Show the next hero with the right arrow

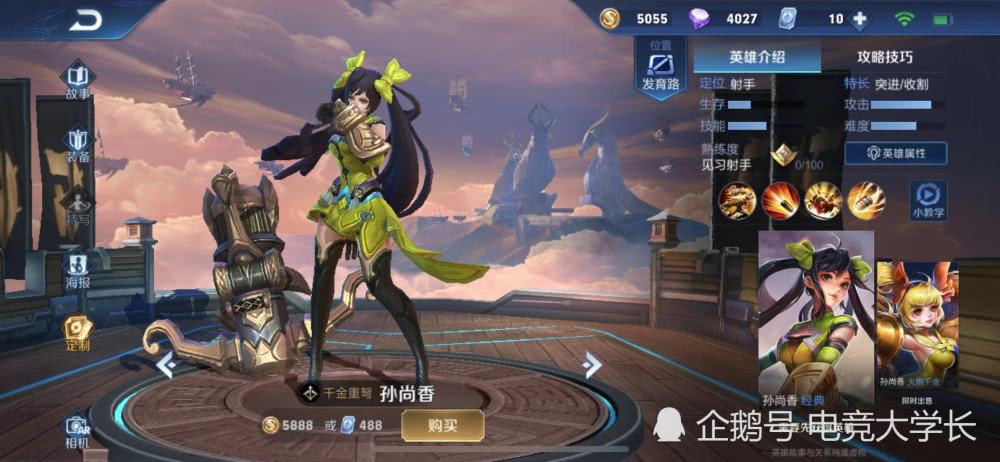click(x=592, y=365)
